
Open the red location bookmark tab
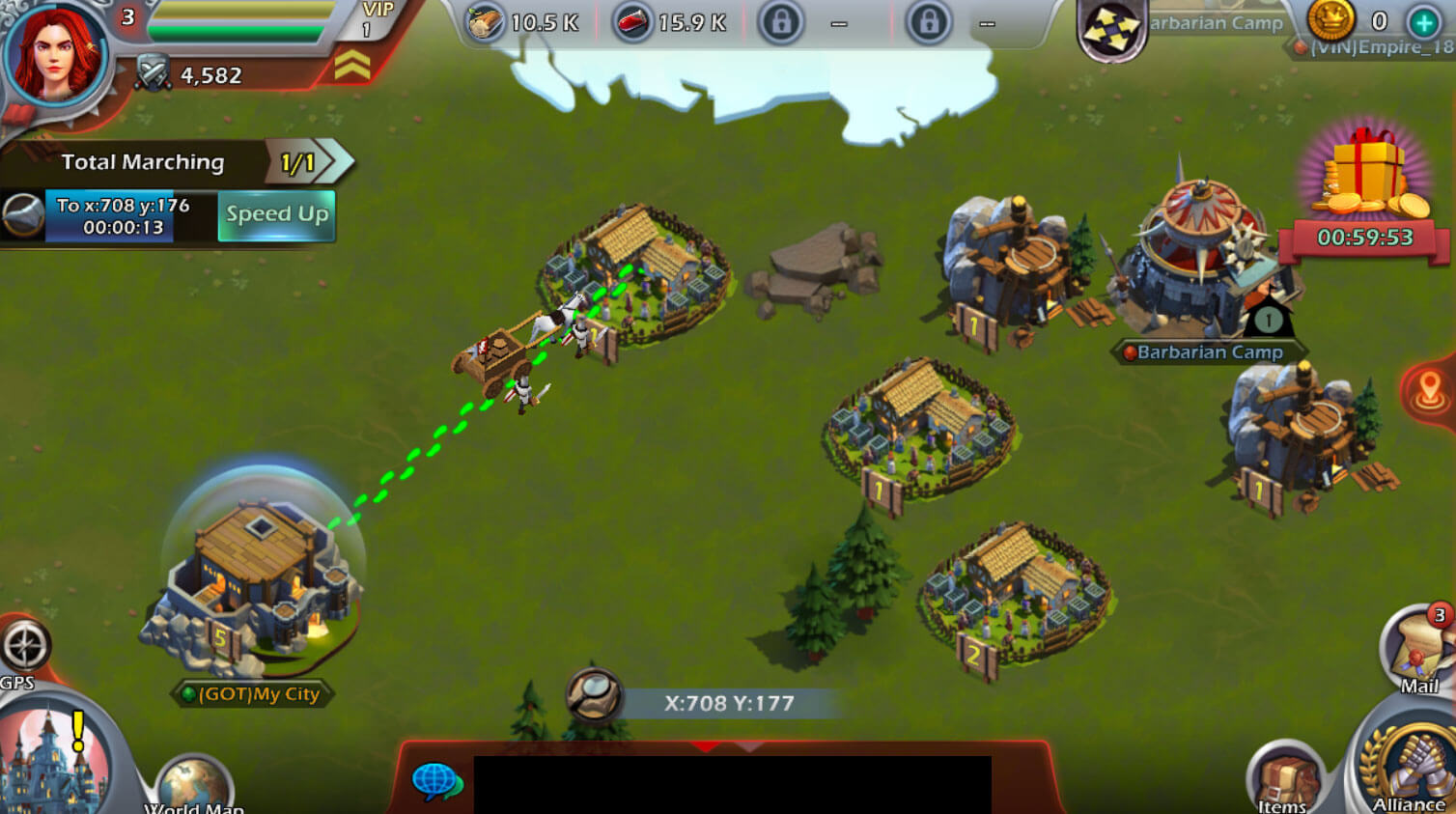click(x=1430, y=391)
